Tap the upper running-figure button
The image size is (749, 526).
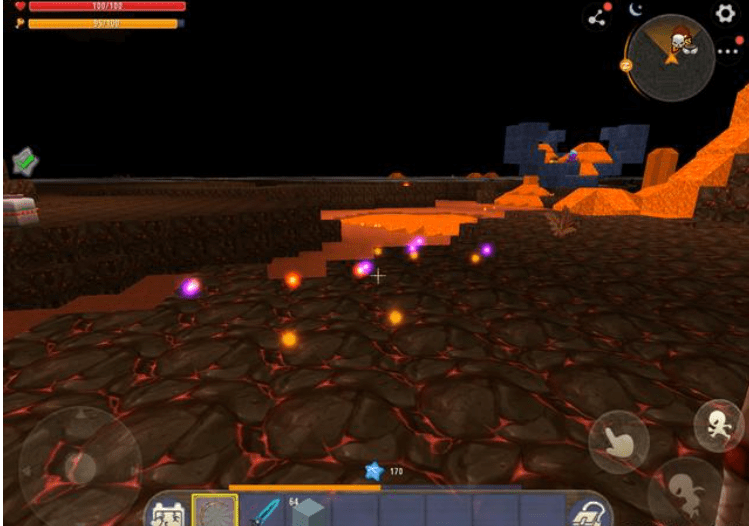717,424
